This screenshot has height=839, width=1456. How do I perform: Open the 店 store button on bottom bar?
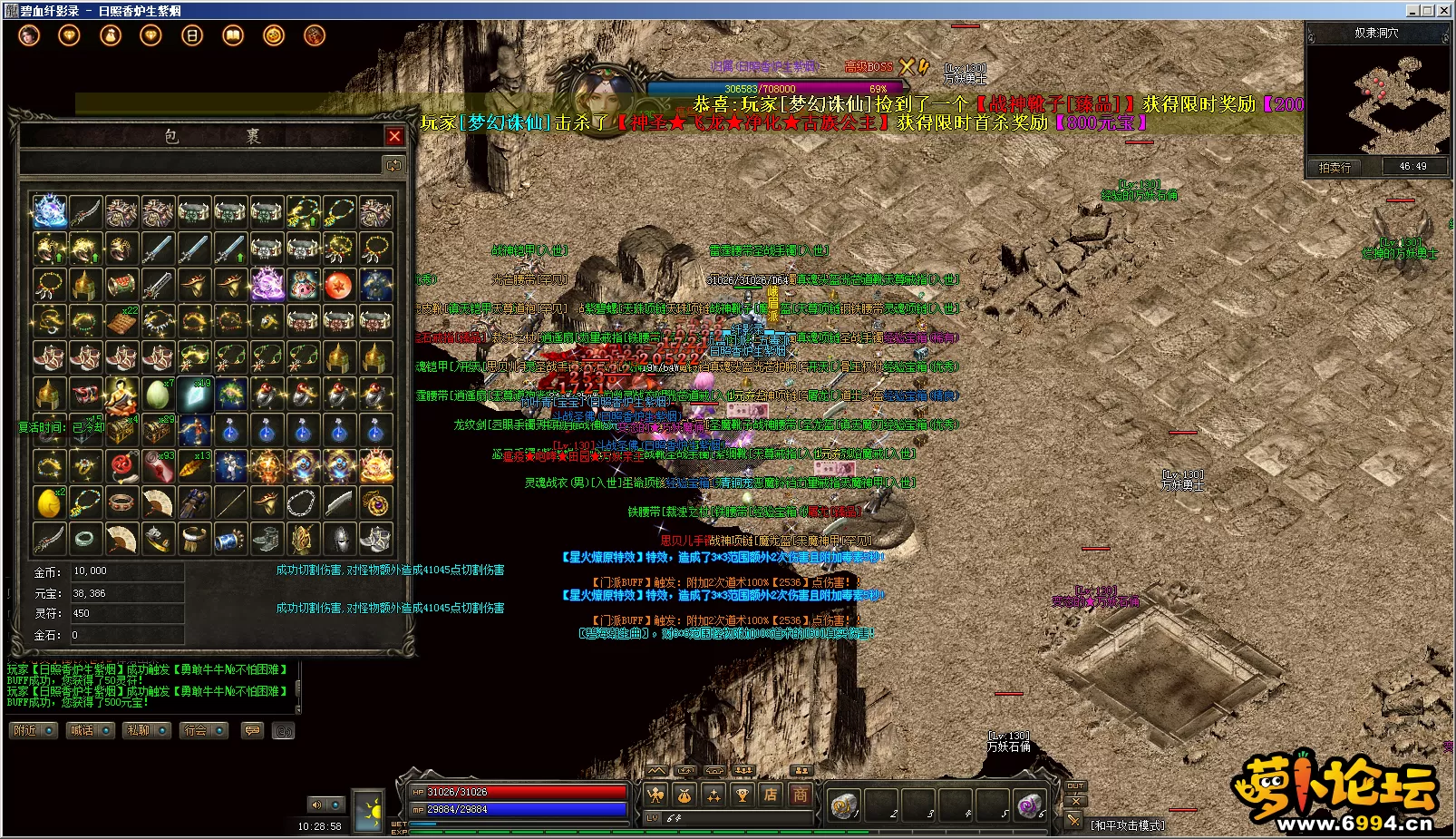(x=771, y=795)
